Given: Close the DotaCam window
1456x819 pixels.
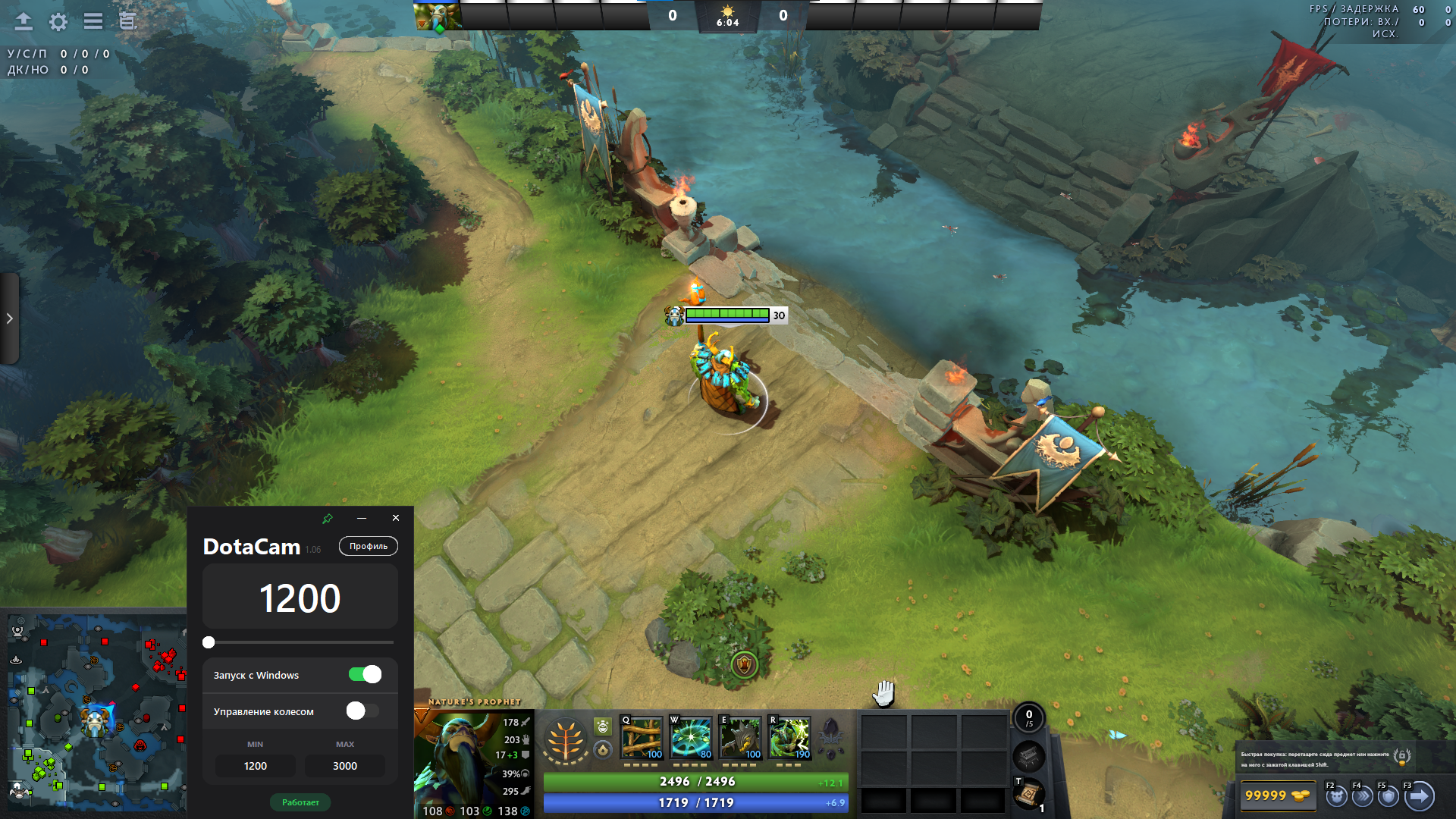Looking at the screenshot, I should pyautogui.click(x=396, y=518).
